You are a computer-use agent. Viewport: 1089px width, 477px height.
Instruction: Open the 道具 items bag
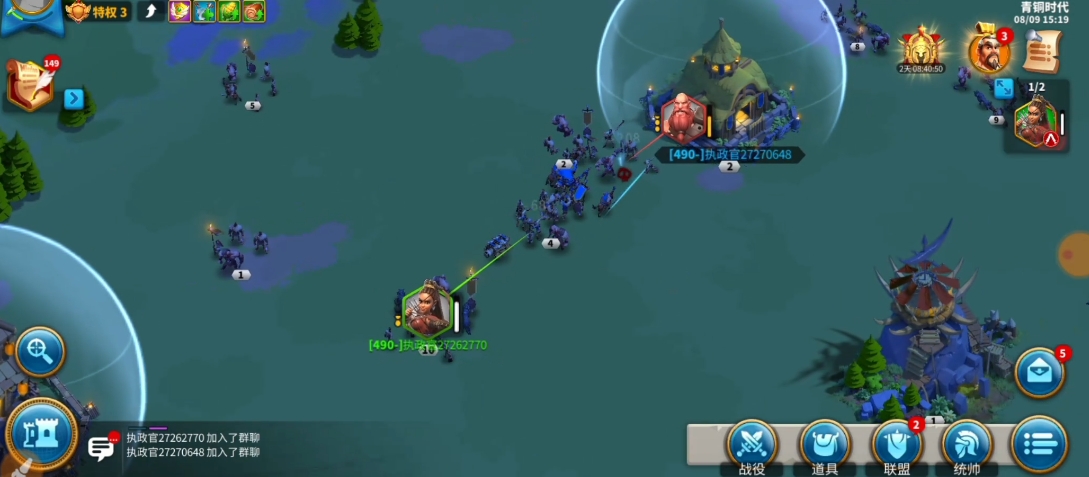click(824, 443)
